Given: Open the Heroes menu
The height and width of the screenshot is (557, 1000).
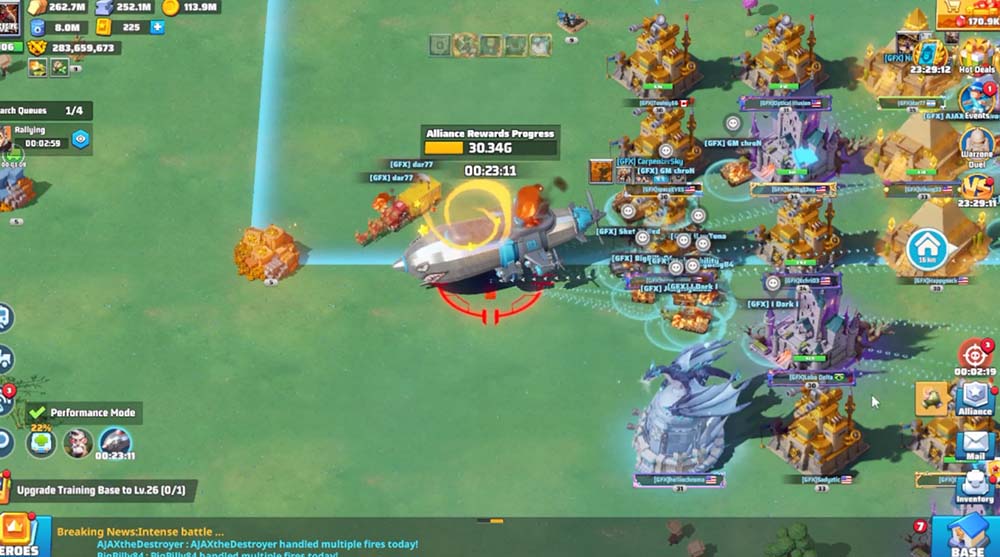Looking at the screenshot, I should click(x=18, y=535).
